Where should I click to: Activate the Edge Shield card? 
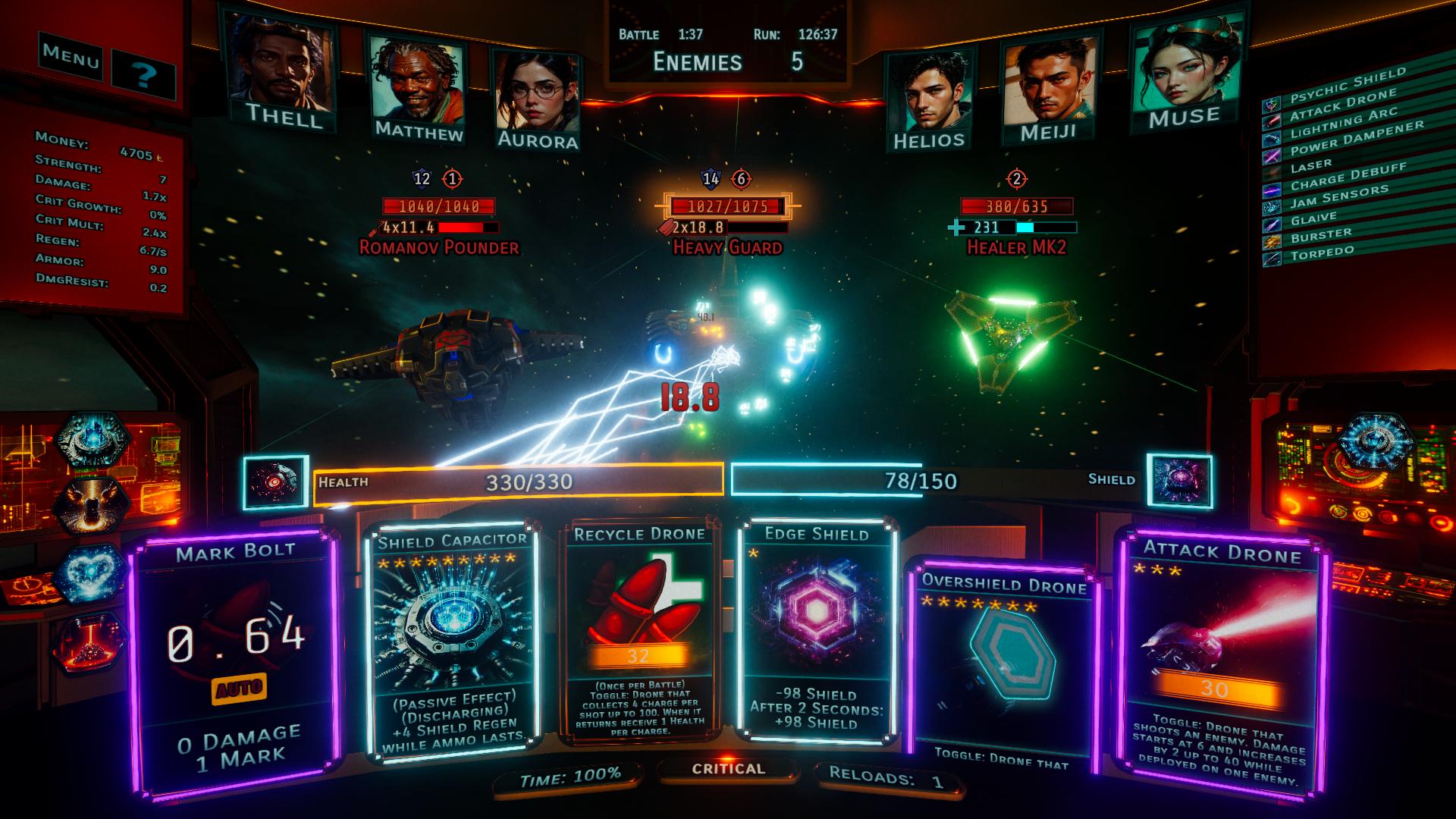[816, 629]
